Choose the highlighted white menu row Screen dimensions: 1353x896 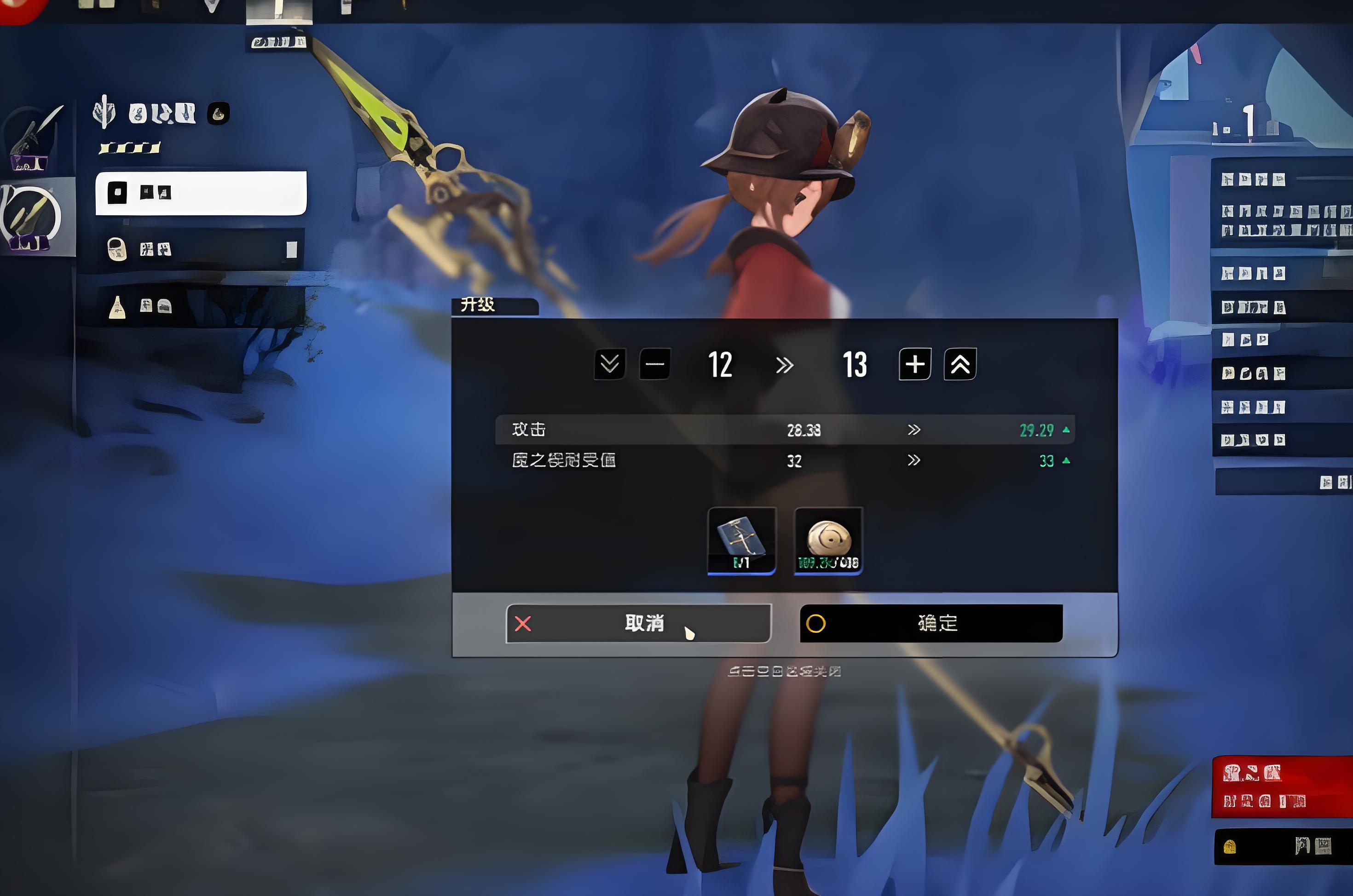(x=201, y=193)
